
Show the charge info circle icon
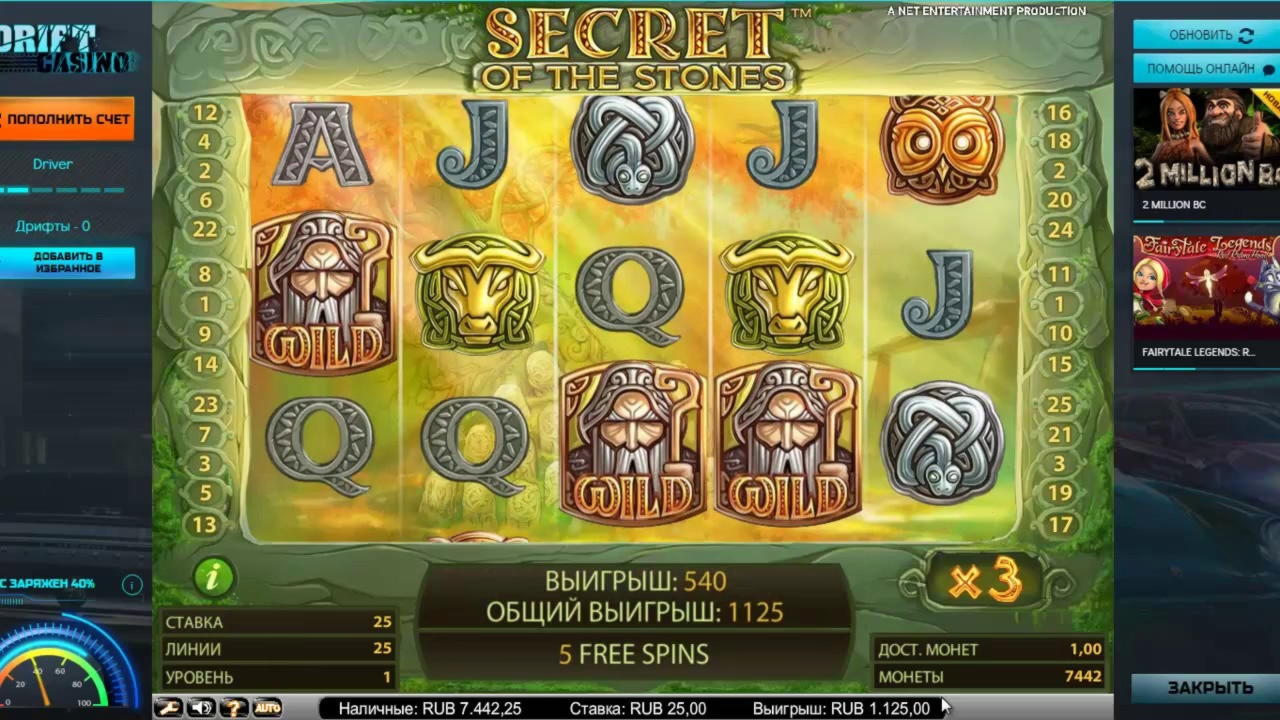click(132, 584)
